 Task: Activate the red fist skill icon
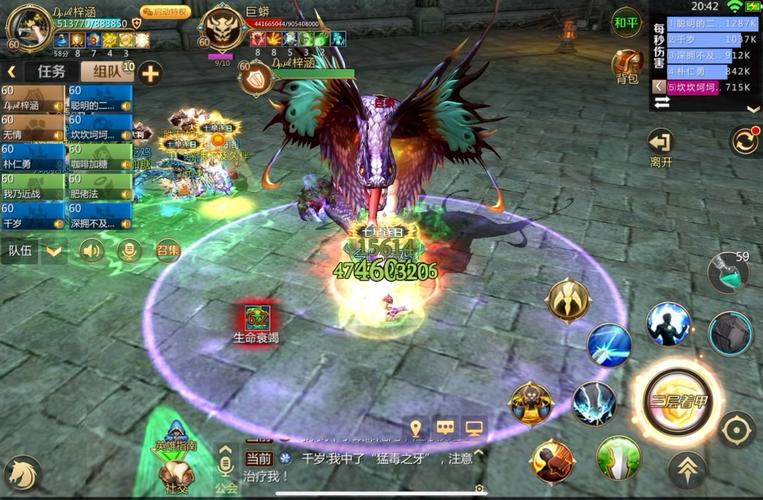552,460
